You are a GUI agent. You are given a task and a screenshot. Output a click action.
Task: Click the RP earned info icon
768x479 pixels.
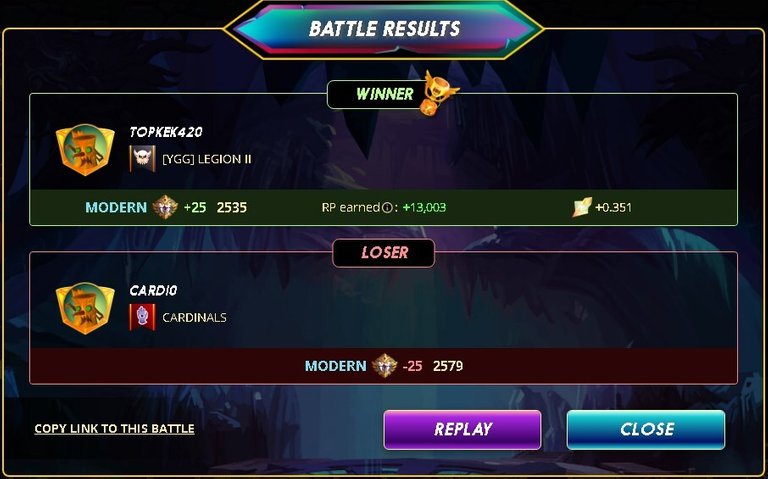pos(387,208)
